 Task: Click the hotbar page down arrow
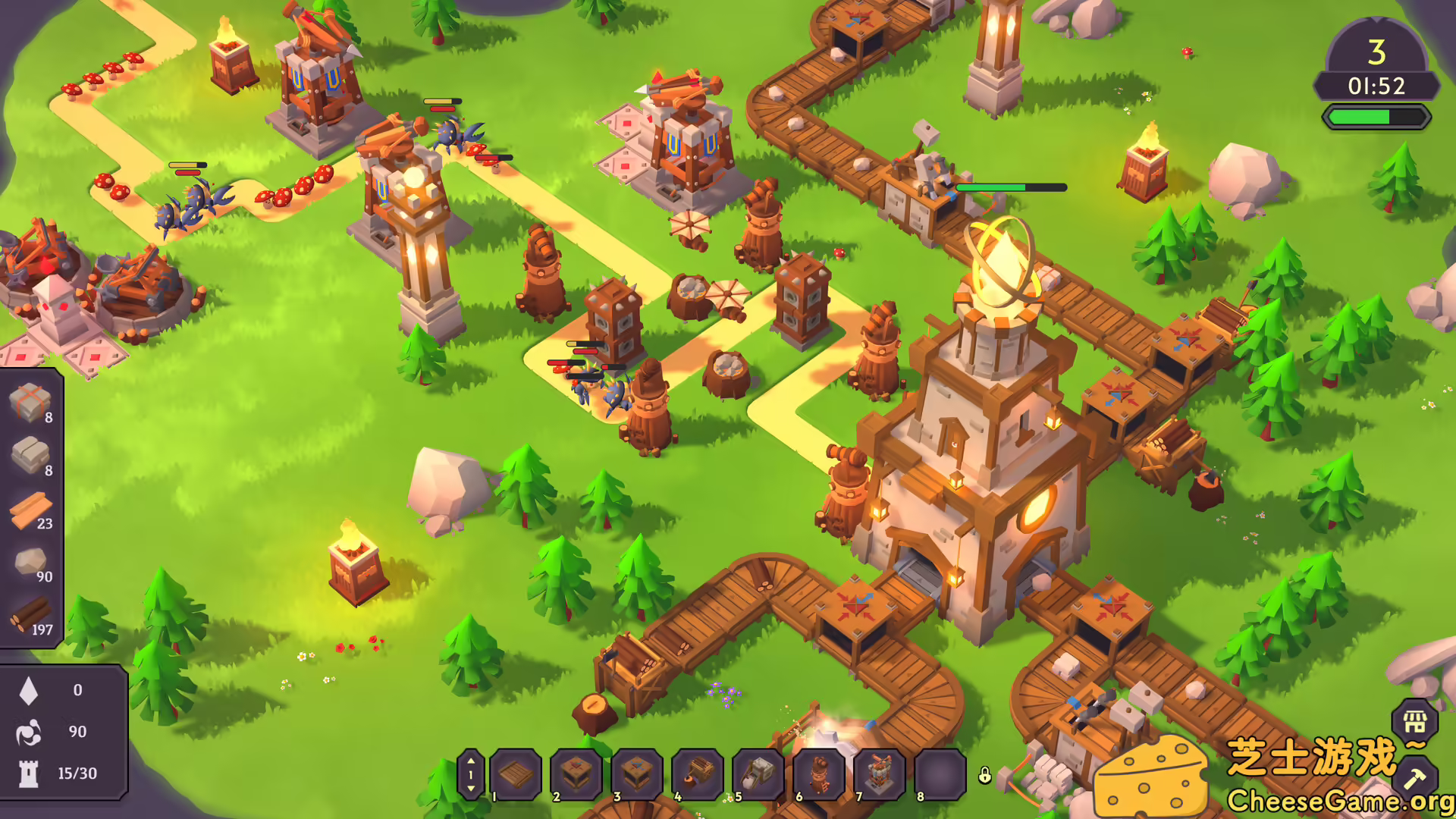(471, 789)
